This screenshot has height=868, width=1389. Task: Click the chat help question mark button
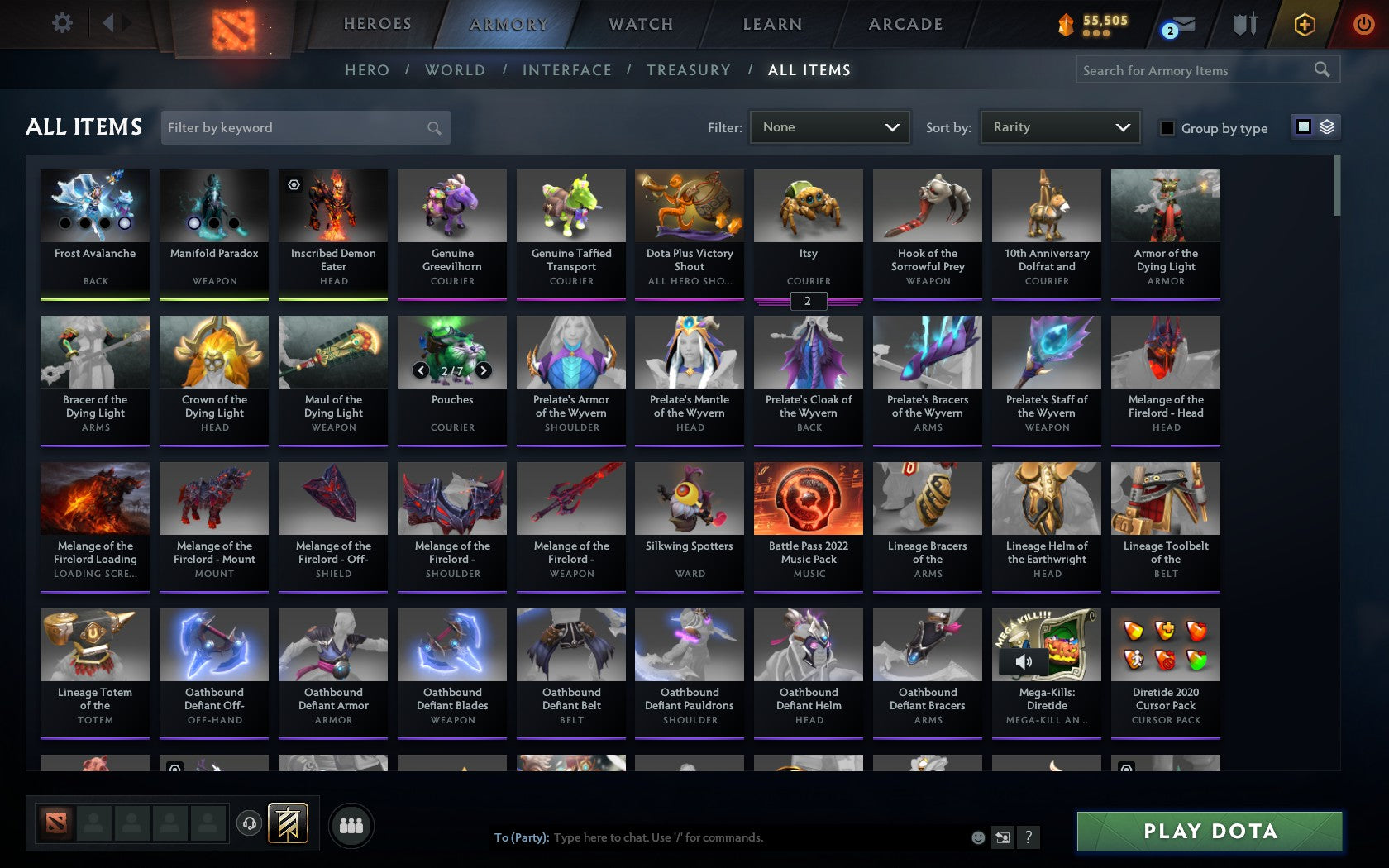(1028, 837)
